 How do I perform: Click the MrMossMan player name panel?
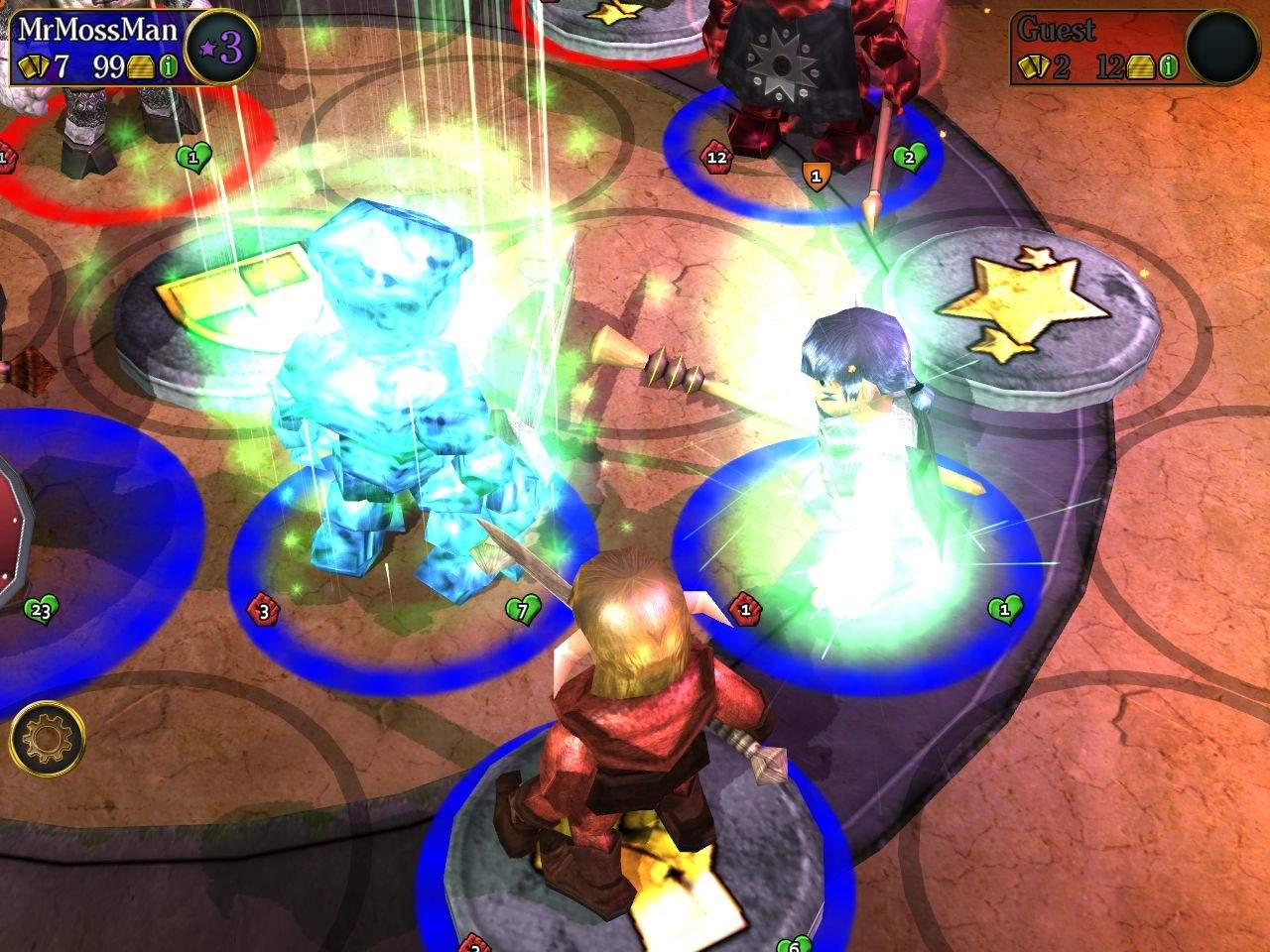(x=96, y=29)
